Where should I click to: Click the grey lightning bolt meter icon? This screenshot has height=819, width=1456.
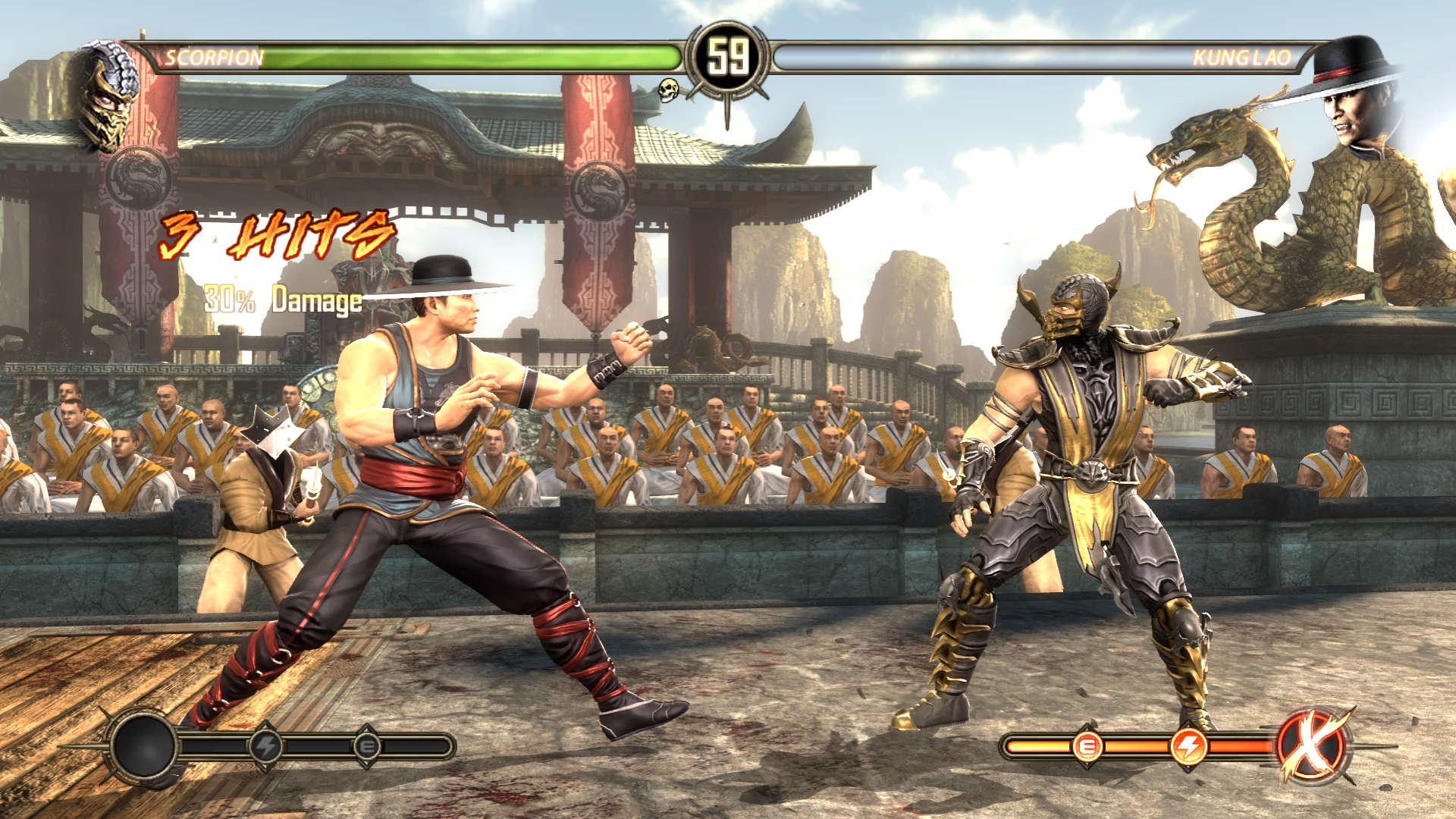click(x=265, y=747)
